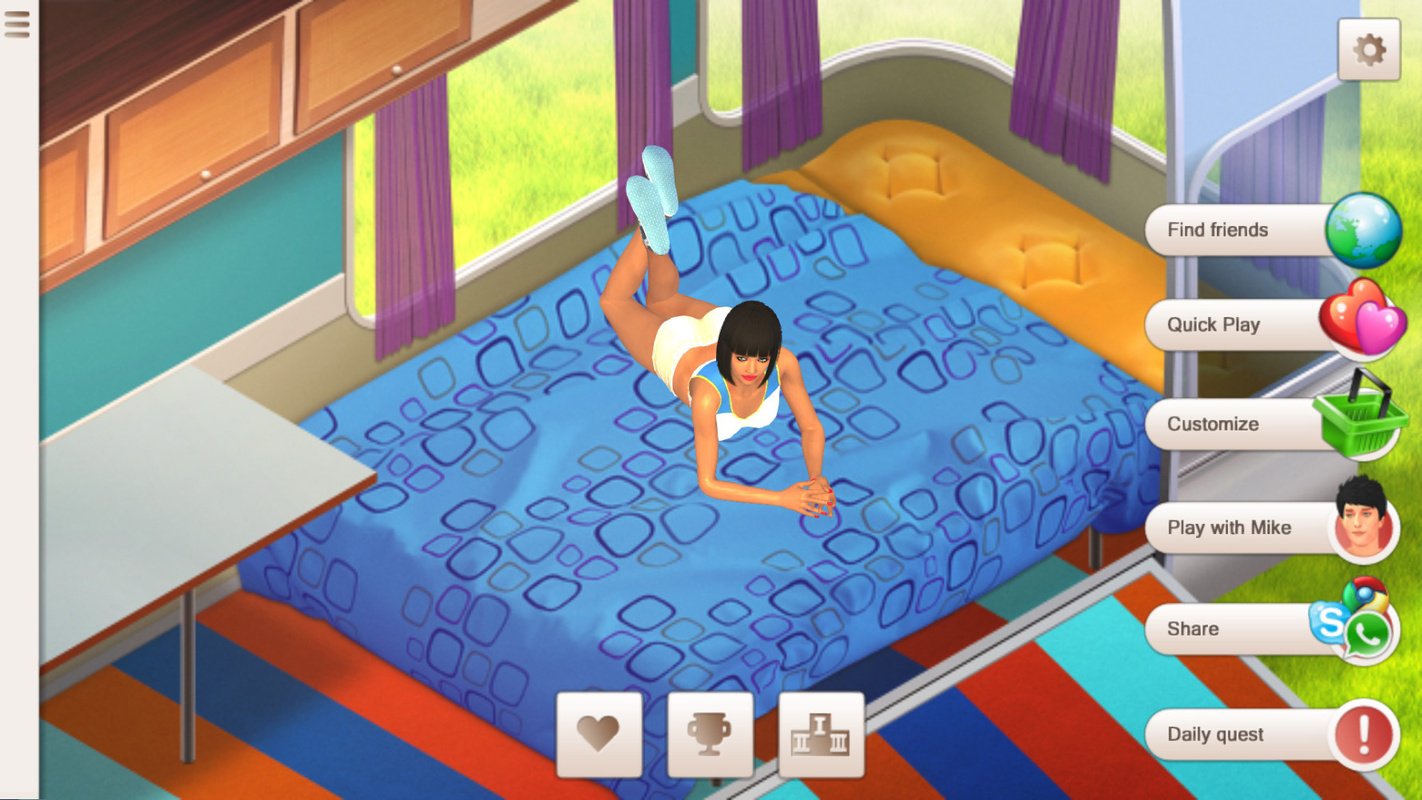Open achievements via the trophy icon
The image size is (1422, 800).
pyautogui.click(x=710, y=735)
